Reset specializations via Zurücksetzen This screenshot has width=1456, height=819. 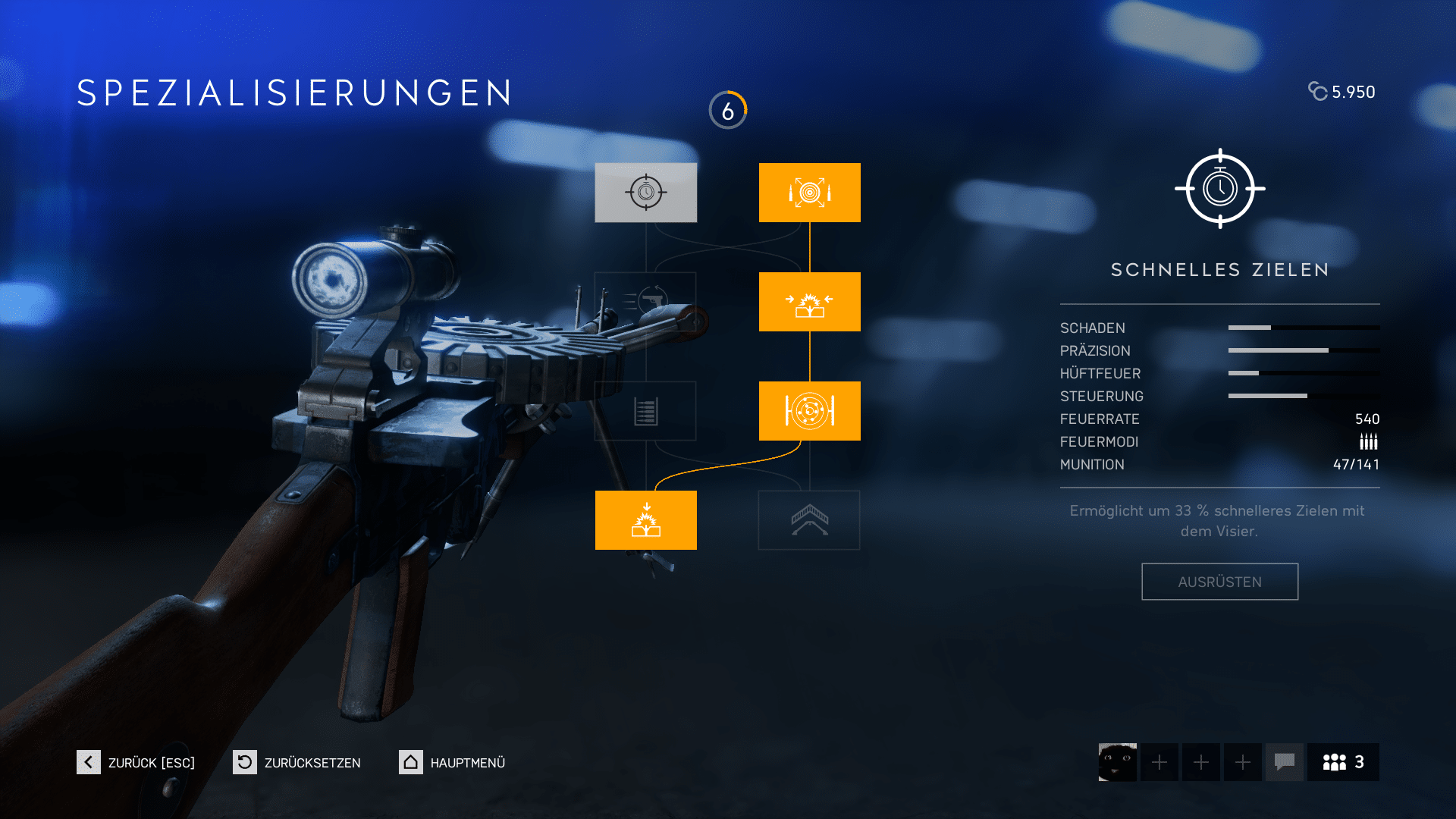pyautogui.click(x=297, y=762)
